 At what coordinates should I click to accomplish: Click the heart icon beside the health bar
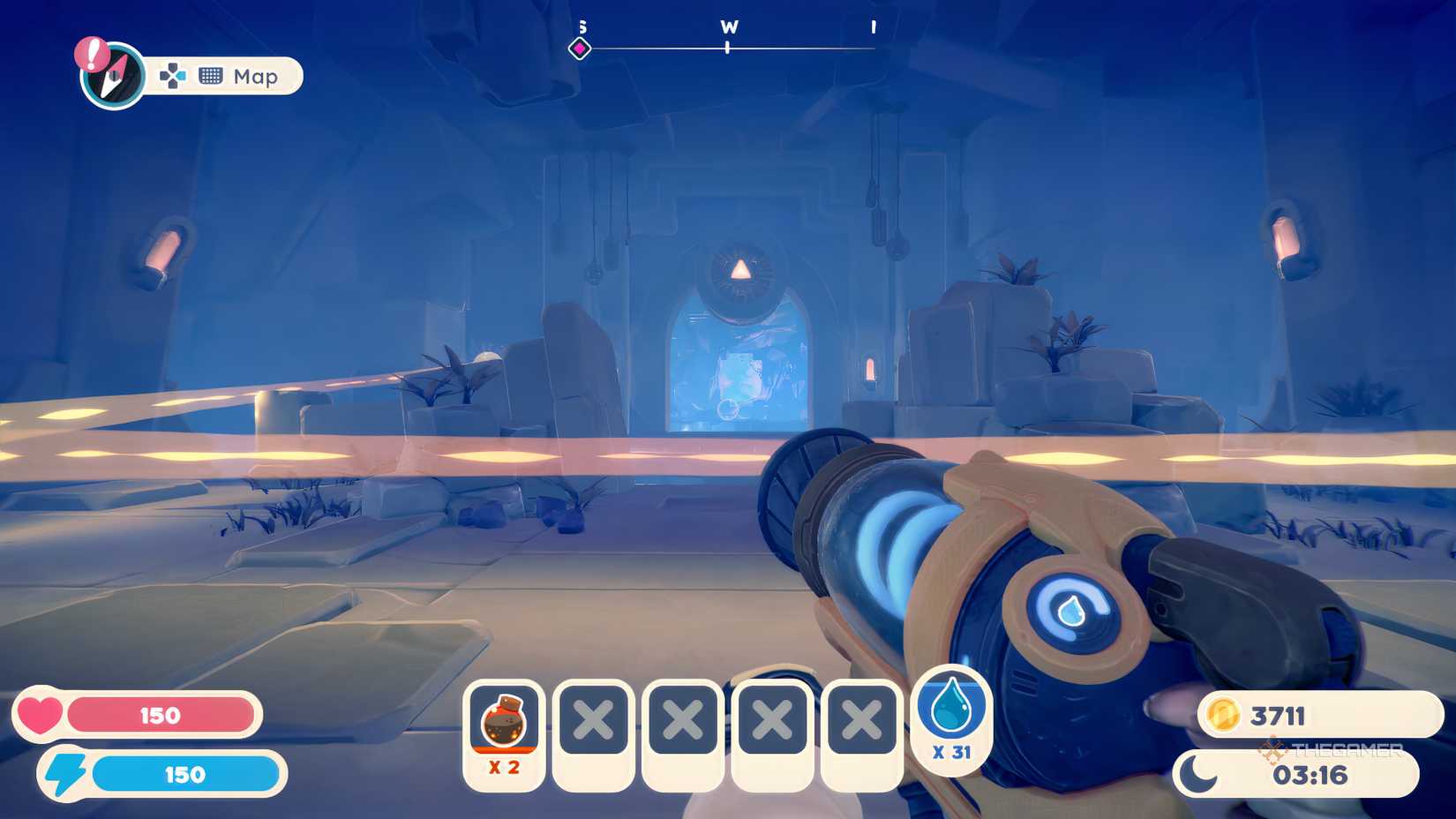coord(41,715)
